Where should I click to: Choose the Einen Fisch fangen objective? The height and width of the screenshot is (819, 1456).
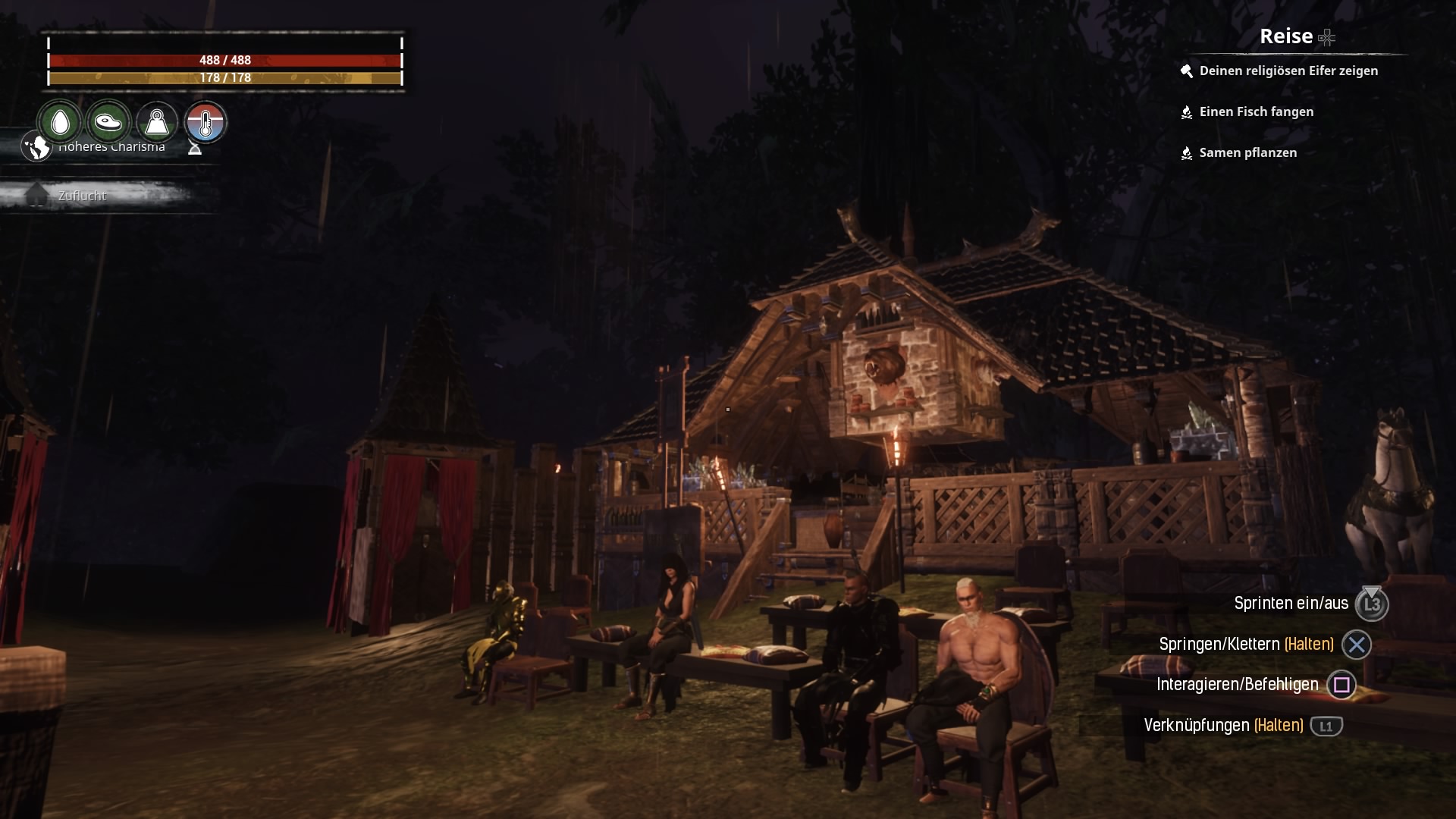coord(1256,112)
